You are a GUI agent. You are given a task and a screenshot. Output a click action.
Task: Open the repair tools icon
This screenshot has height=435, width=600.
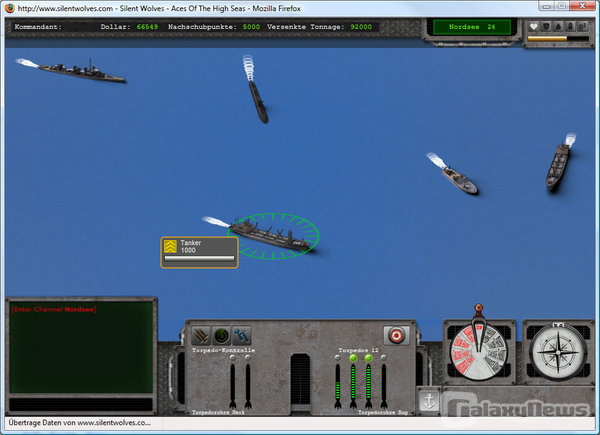(242, 336)
